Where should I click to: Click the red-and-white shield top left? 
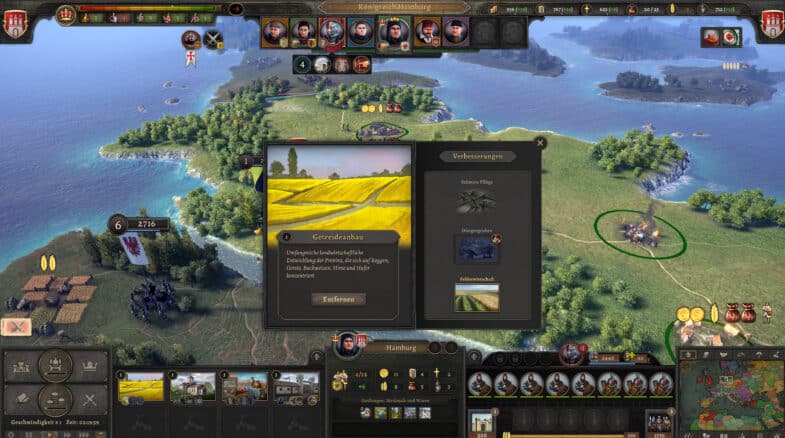pos(14,22)
